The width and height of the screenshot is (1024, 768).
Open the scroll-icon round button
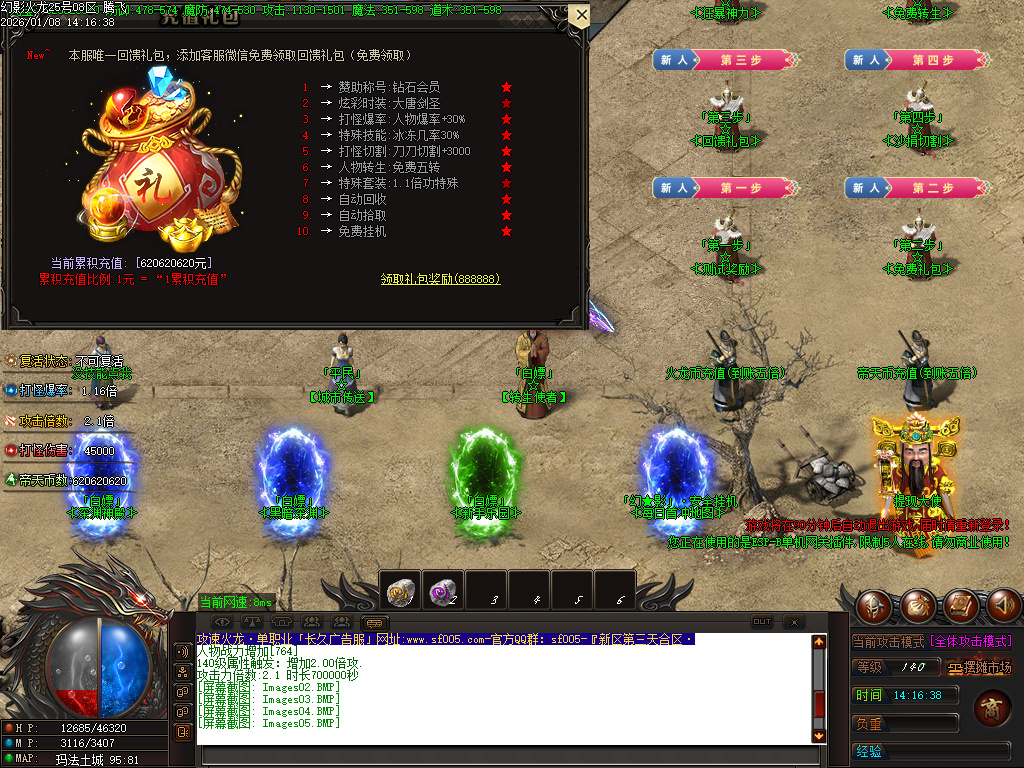tap(960, 605)
